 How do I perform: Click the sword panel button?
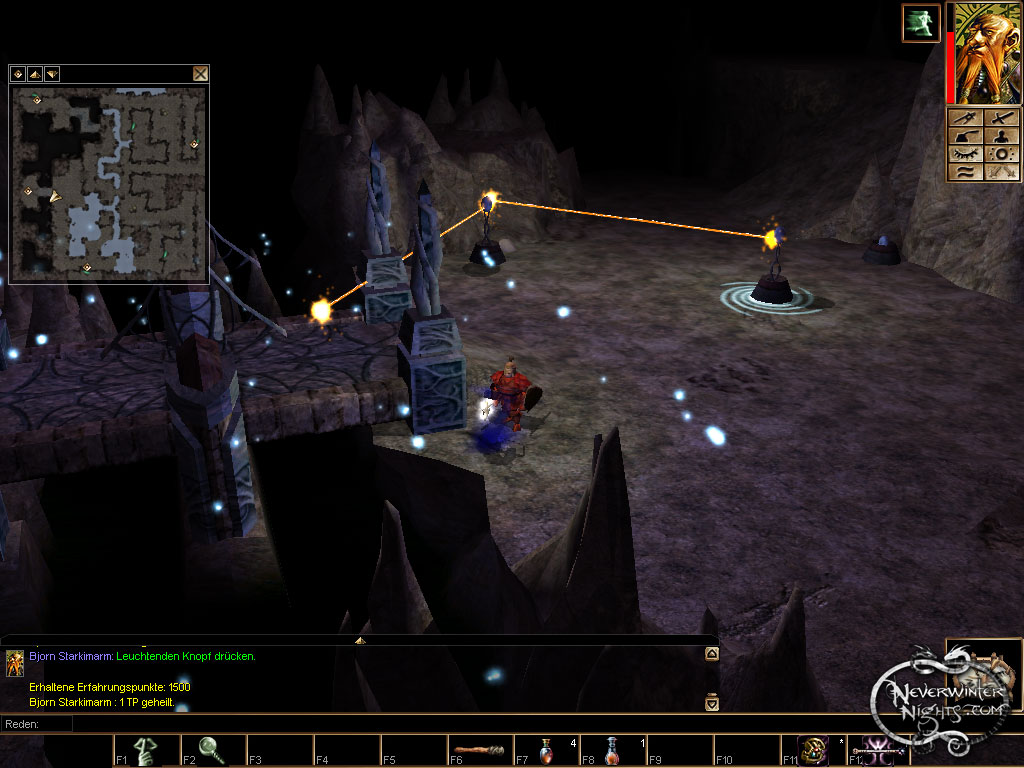(x=1001, y=118)
